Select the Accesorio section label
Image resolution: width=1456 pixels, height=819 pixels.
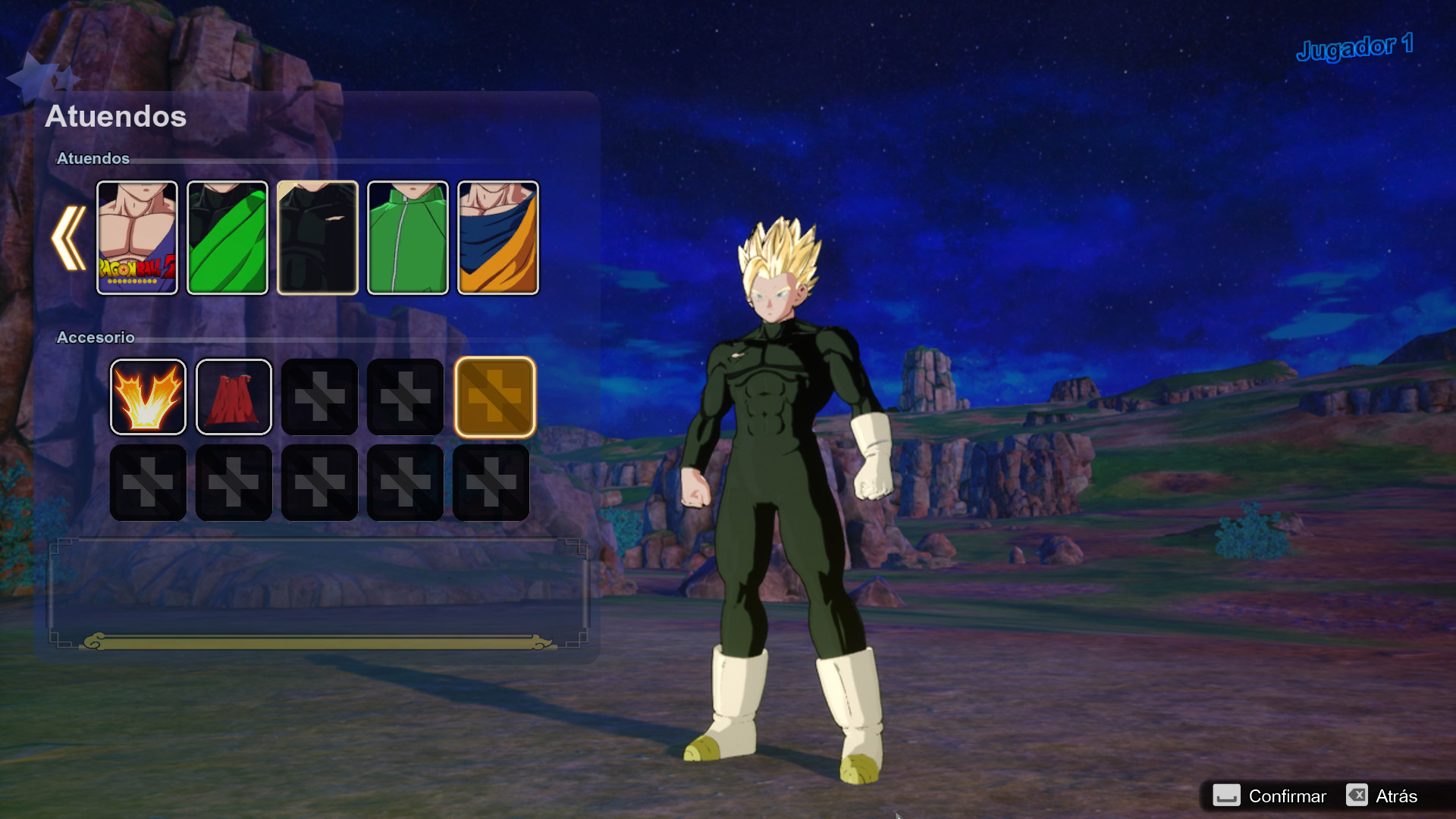coord(96,337)
